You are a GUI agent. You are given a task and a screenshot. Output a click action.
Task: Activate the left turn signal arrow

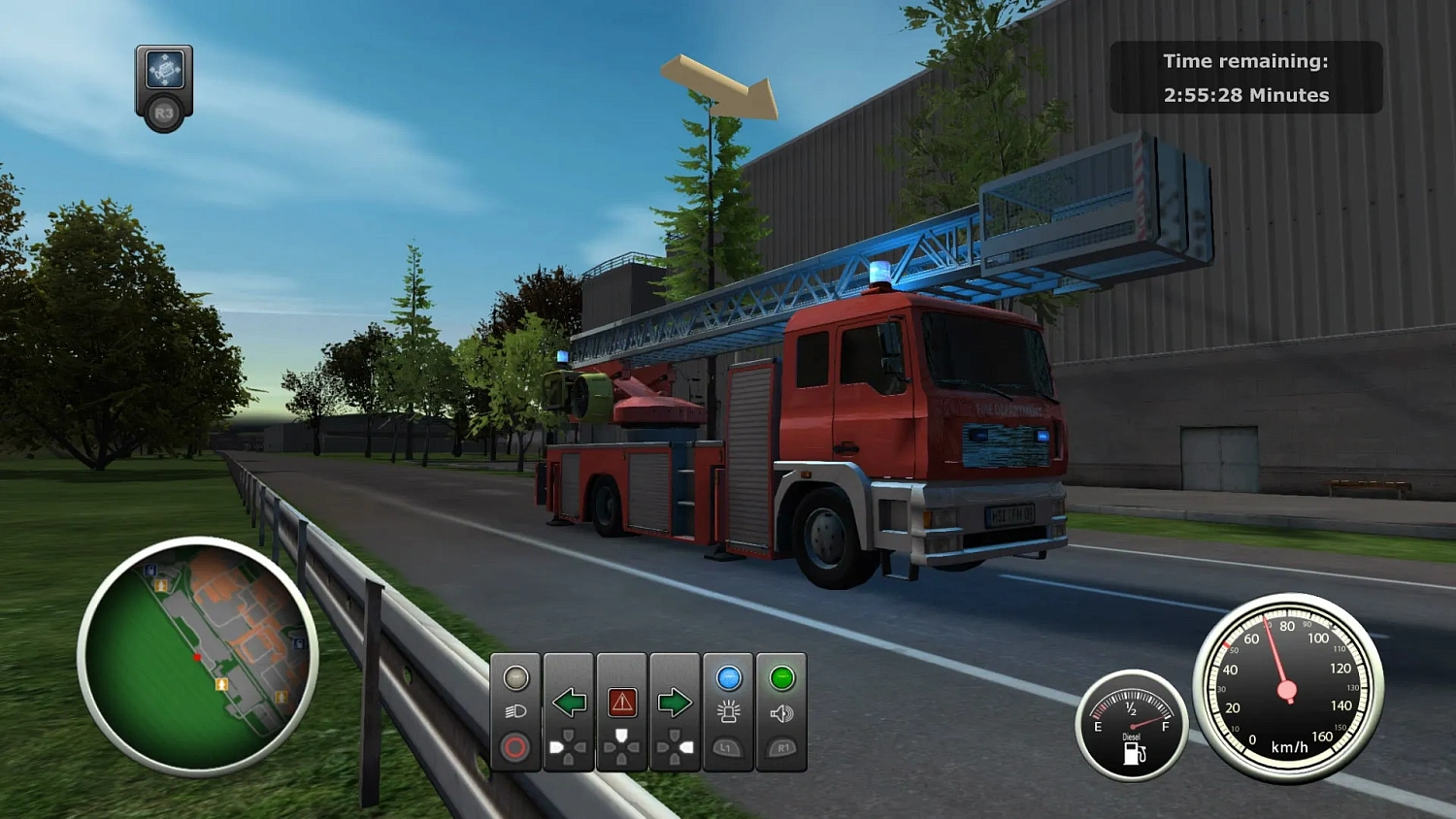(x=569, y=702)
